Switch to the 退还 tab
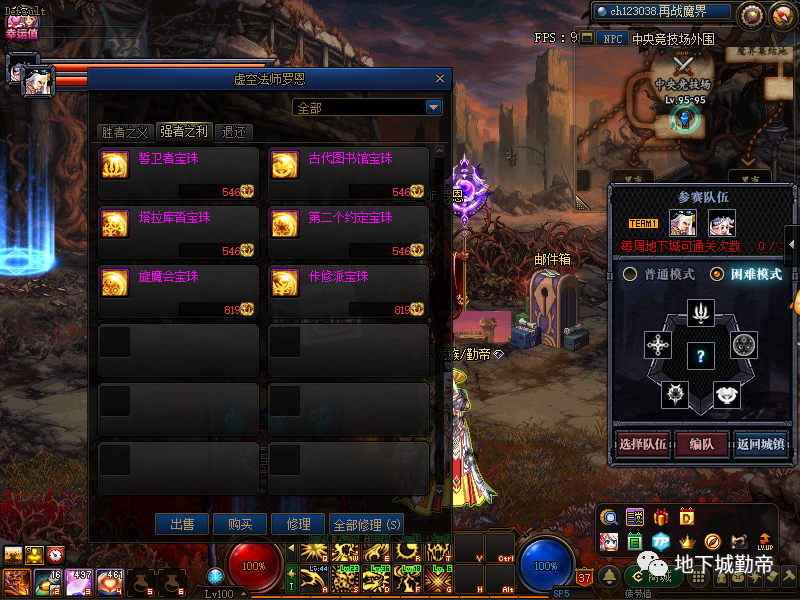The image size is (800, 600). pyautogui.click(x=234, y=132)
